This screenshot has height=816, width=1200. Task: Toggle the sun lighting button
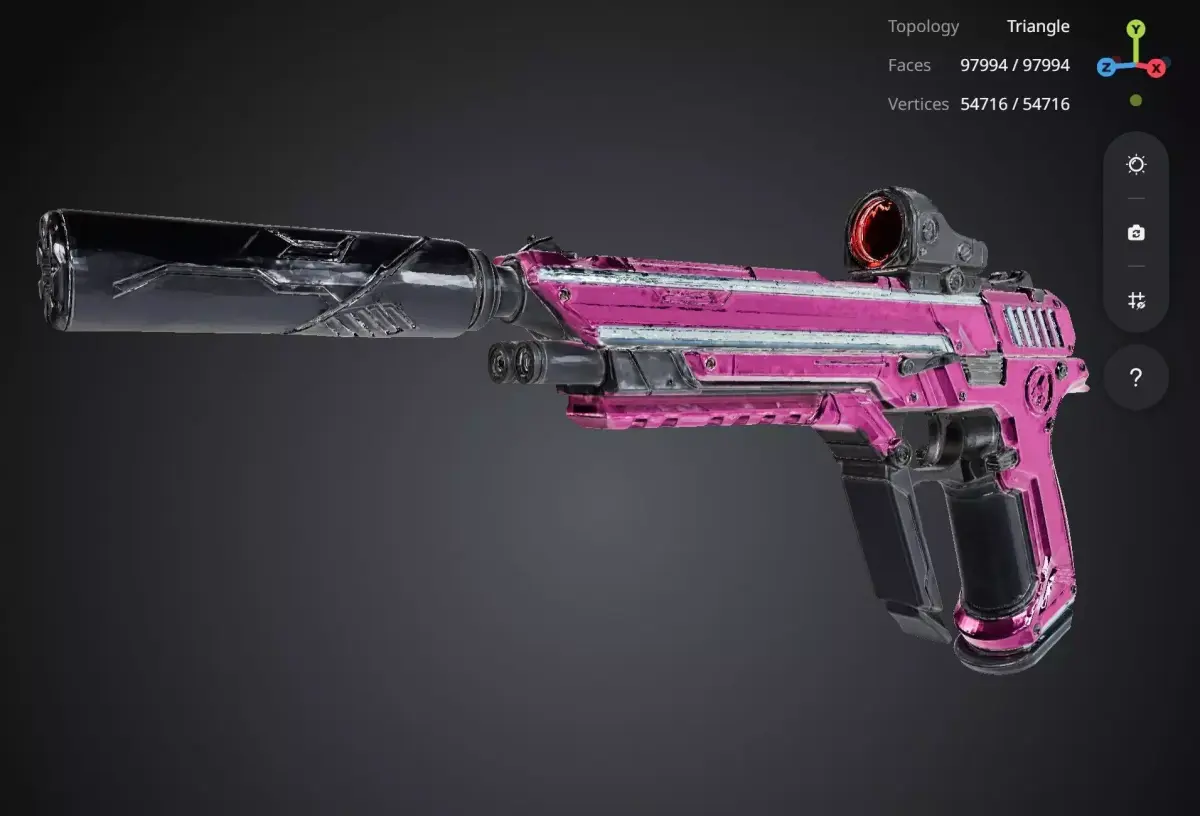(1136, 165)
